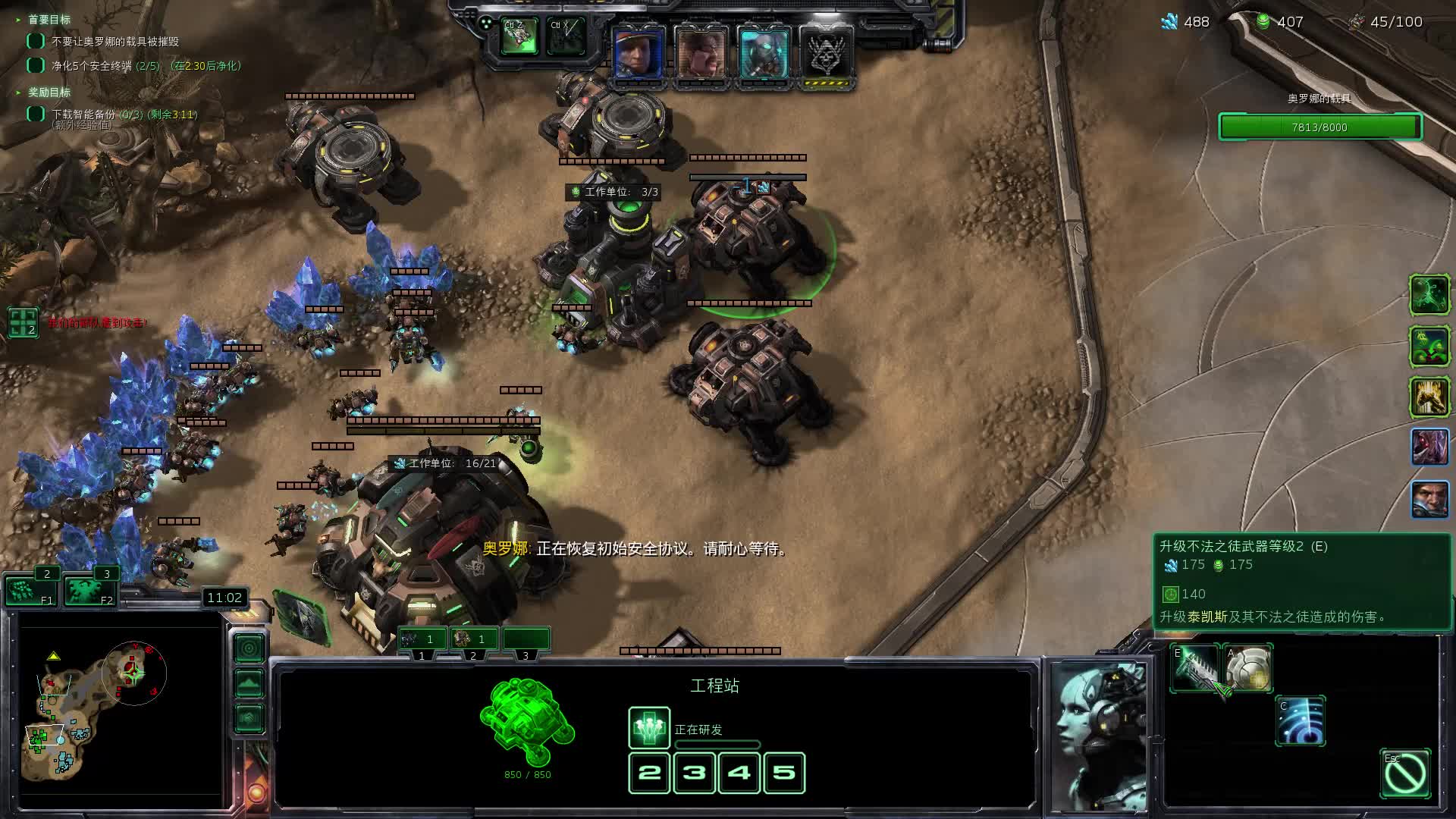Activate the golden figure commander ability

(1429, 397)
